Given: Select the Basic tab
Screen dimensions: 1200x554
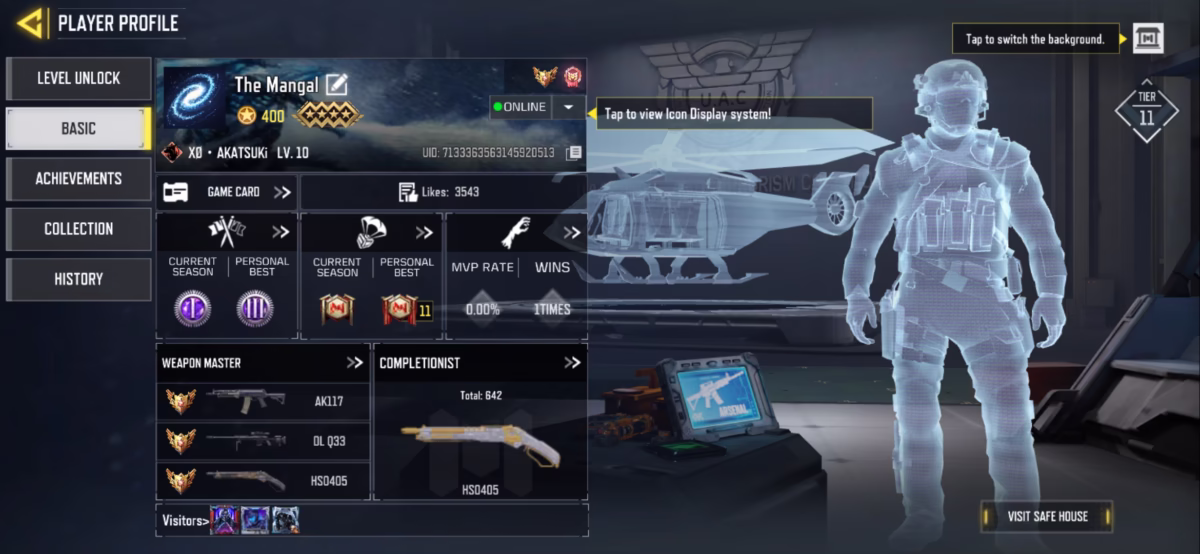Looking at the screenshot, I should tap(78, 128).
